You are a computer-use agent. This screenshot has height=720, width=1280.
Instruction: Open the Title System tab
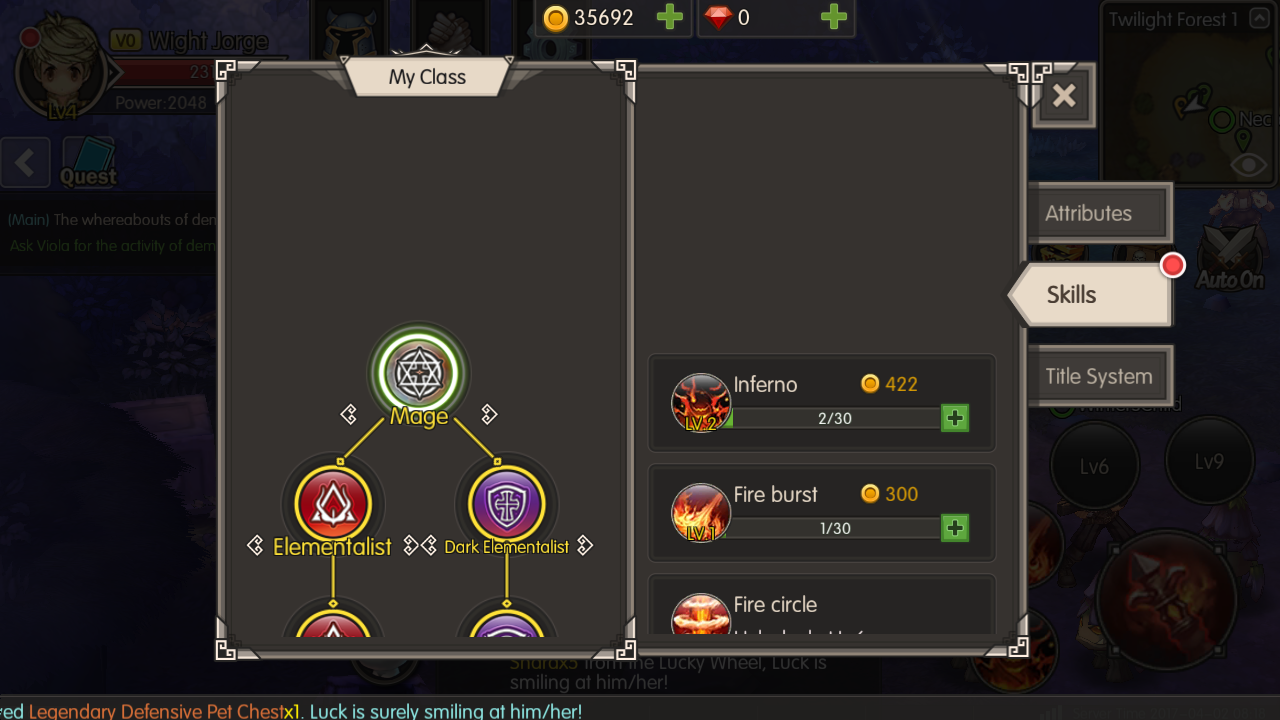(1098, 377)
